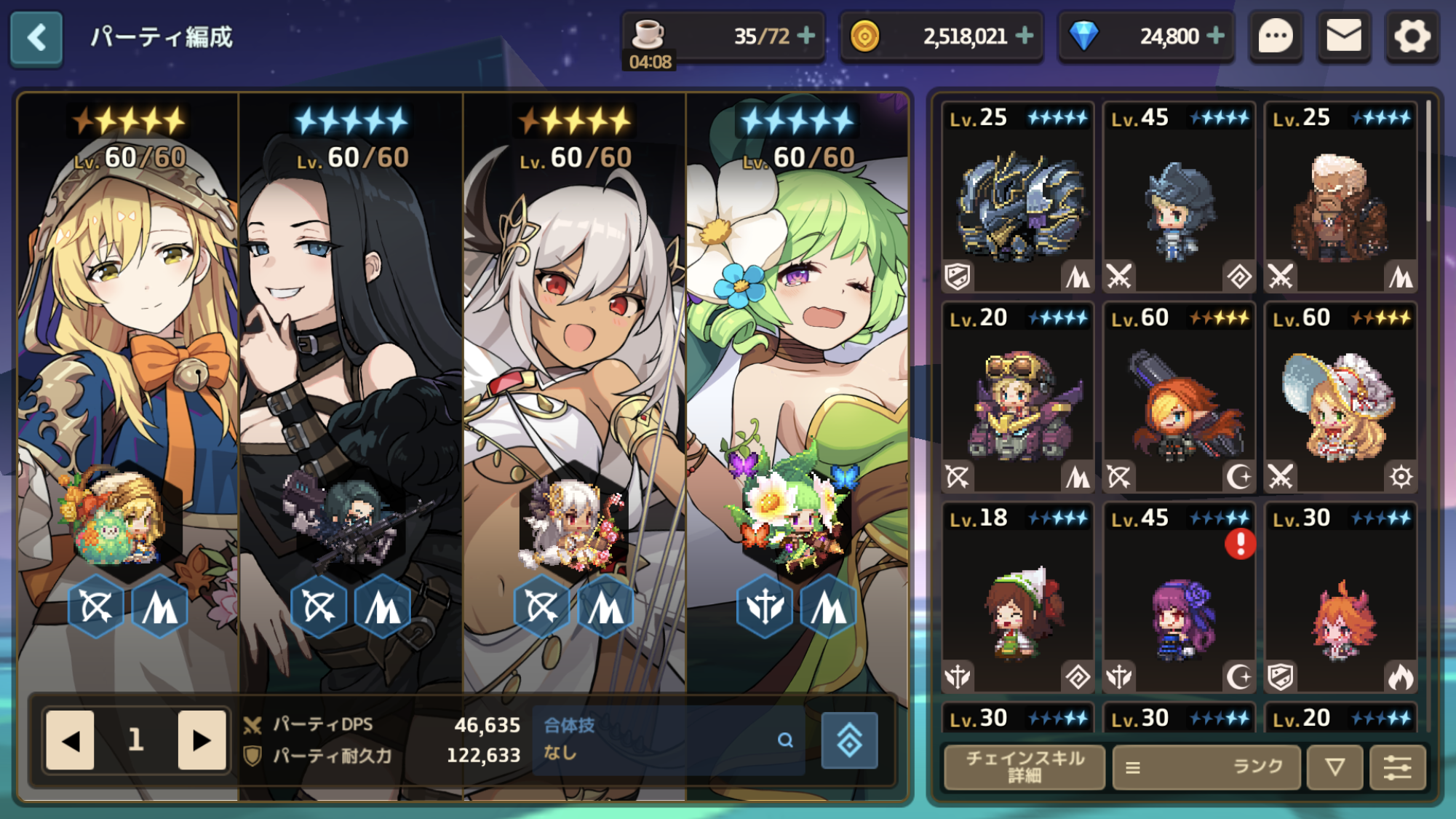The image size is (1456, 819).
Task: Pick the Lv.25 dark armored knight hero
Action: tap(1017, 198)
